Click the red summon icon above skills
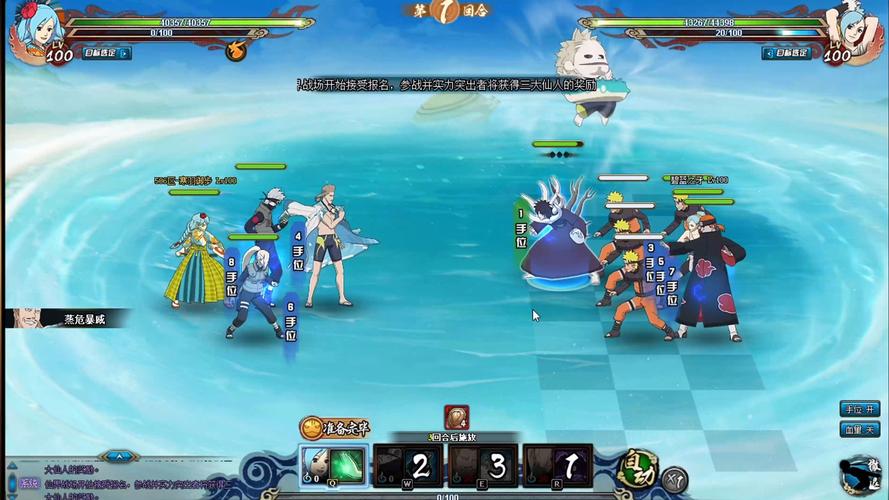Image resolution: width=889 pixels, height=500 pixels. [456, 417]
